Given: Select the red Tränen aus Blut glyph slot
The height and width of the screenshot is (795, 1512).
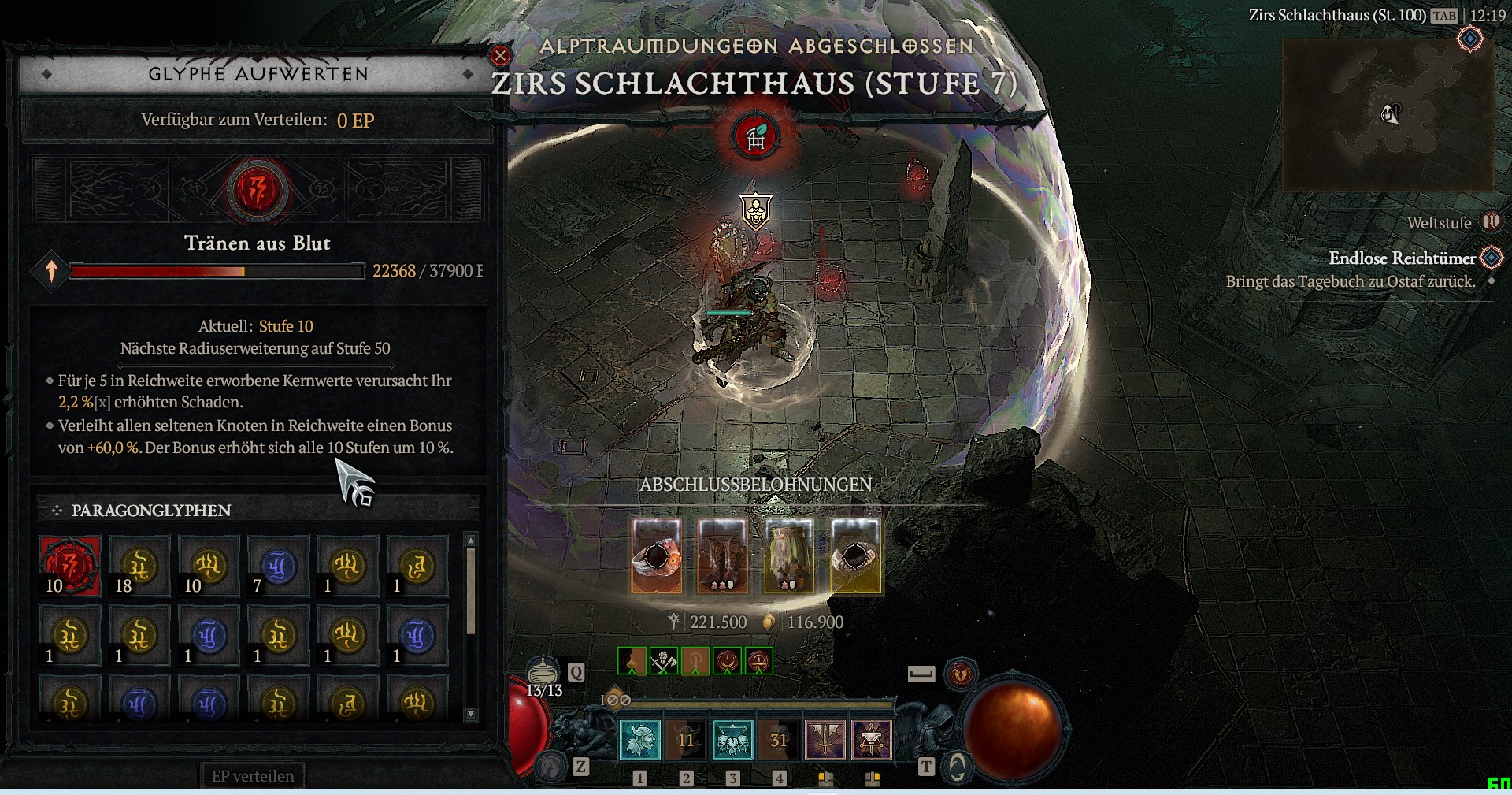Looking at the screenshot, I should coord(70,567).
